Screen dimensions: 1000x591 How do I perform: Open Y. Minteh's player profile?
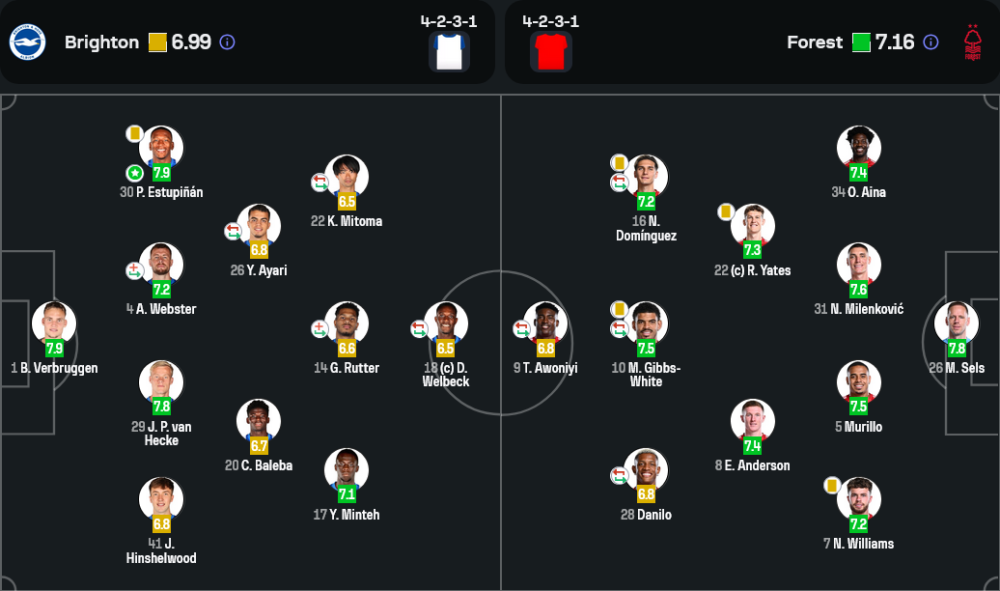(347, 471)
